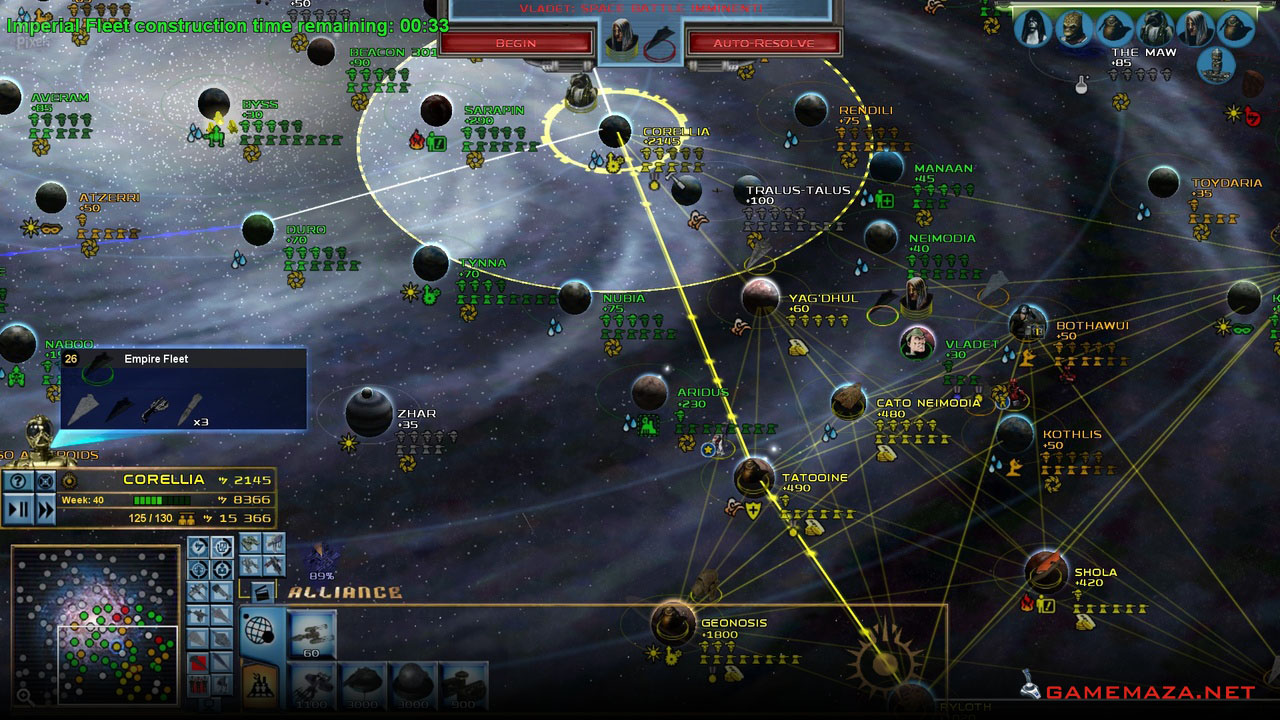Select the droid hero portrait below heroes

coord(1217,64)
